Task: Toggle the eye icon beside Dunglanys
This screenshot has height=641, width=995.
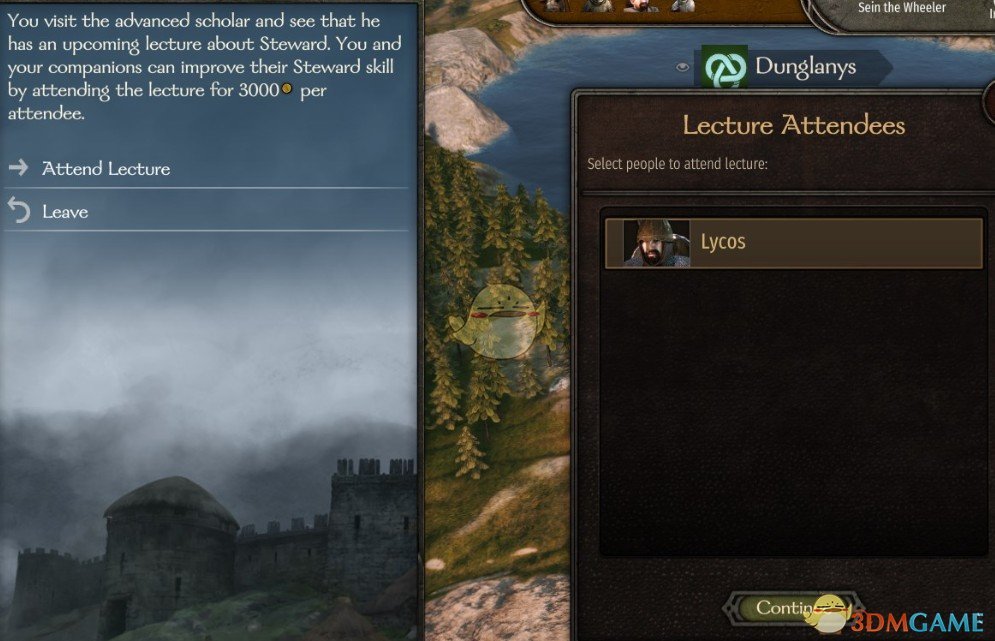Action: (683, 68)
